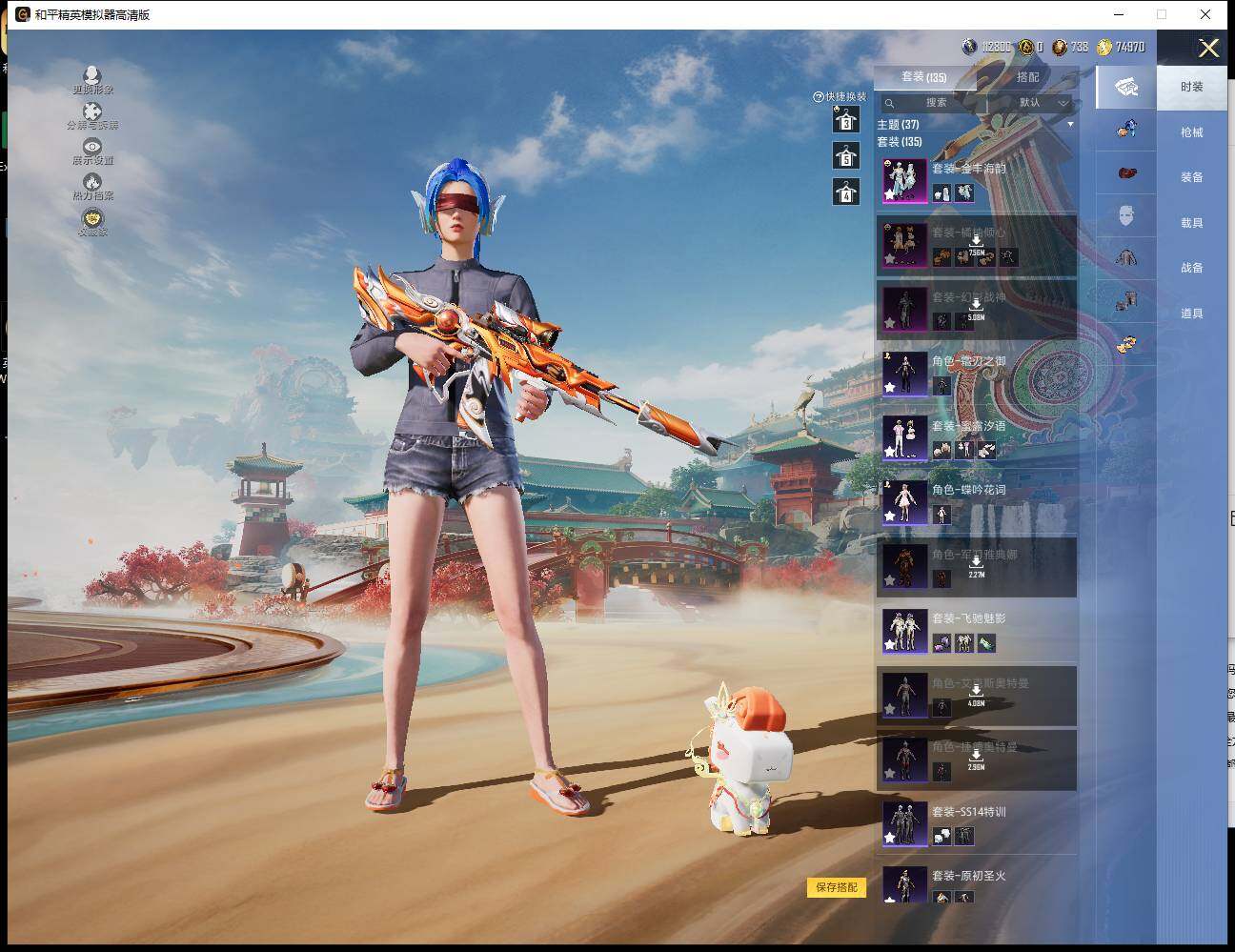
Task: Save the outfit with 保存搭配
Action: tap(837, 887)
